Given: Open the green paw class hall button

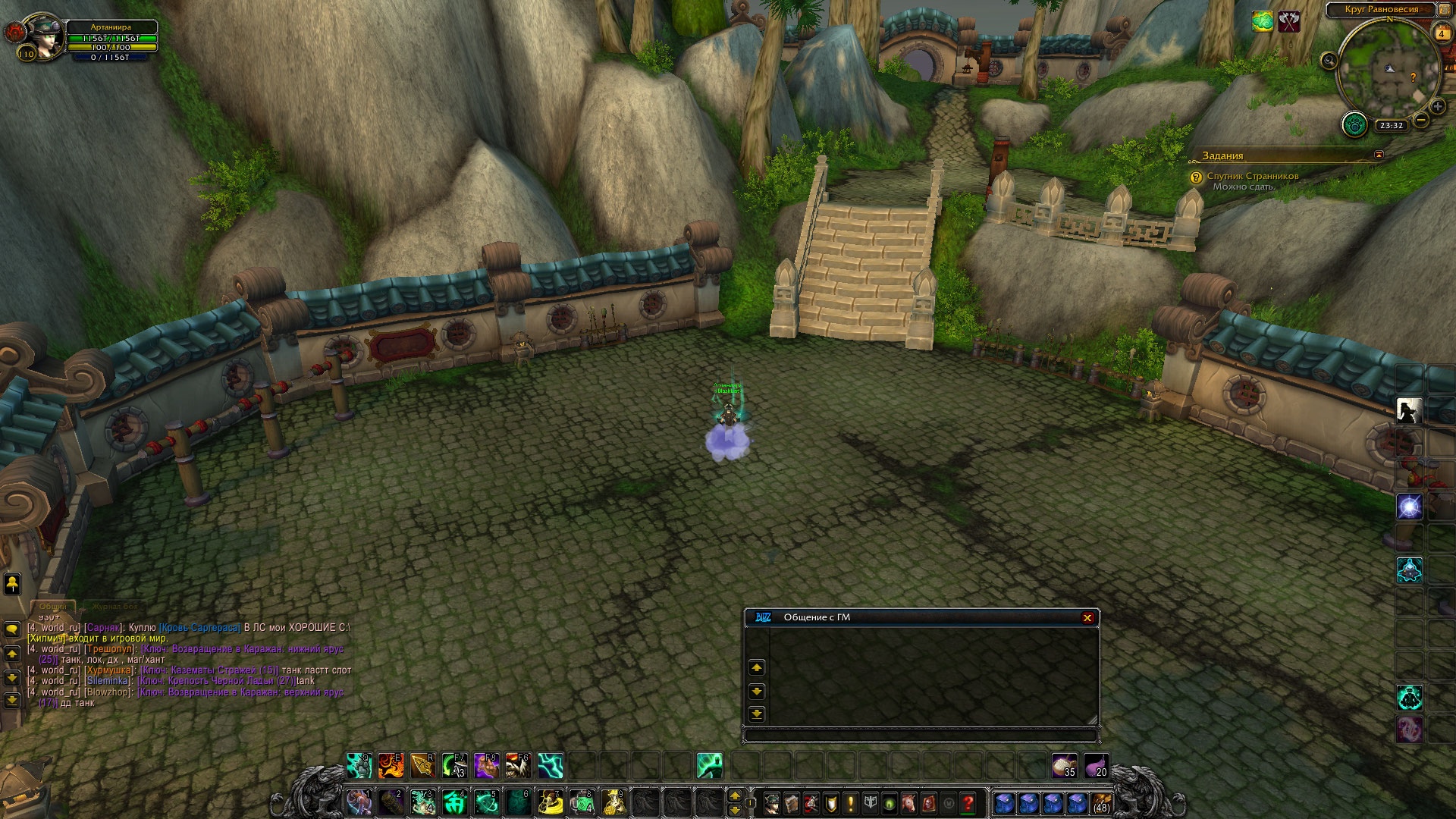Looking at the screenshot, I should coord(1354,124).
